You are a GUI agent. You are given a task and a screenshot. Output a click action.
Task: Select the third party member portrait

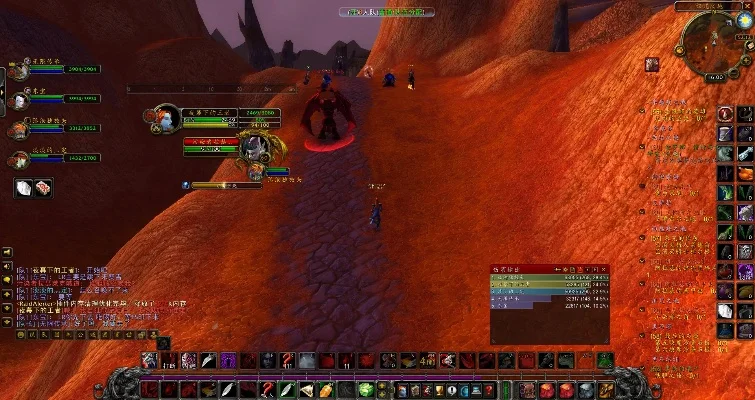click(x=20, y=128)
